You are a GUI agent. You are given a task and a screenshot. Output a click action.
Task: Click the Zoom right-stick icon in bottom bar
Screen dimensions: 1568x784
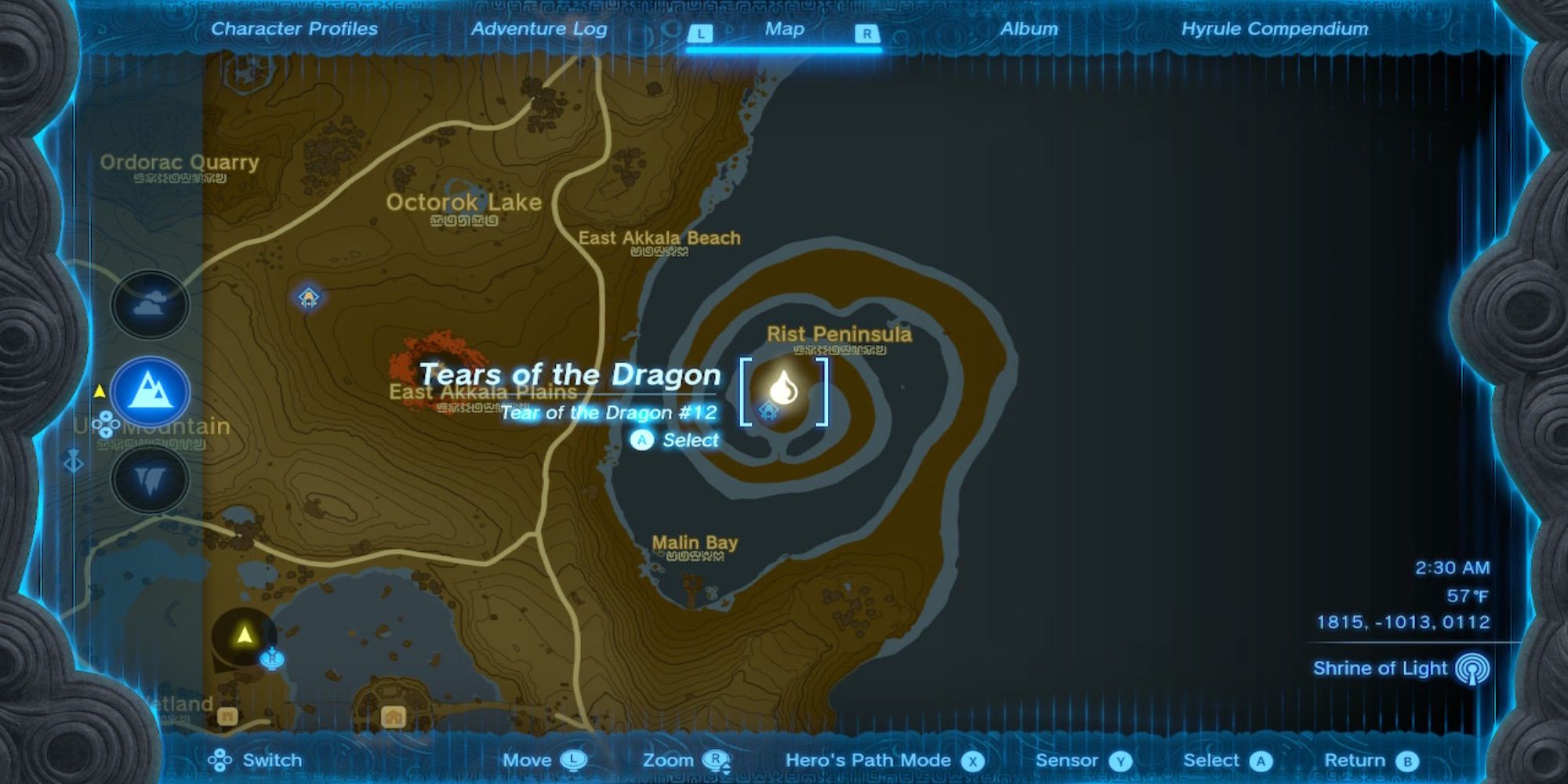pos(715,760)
